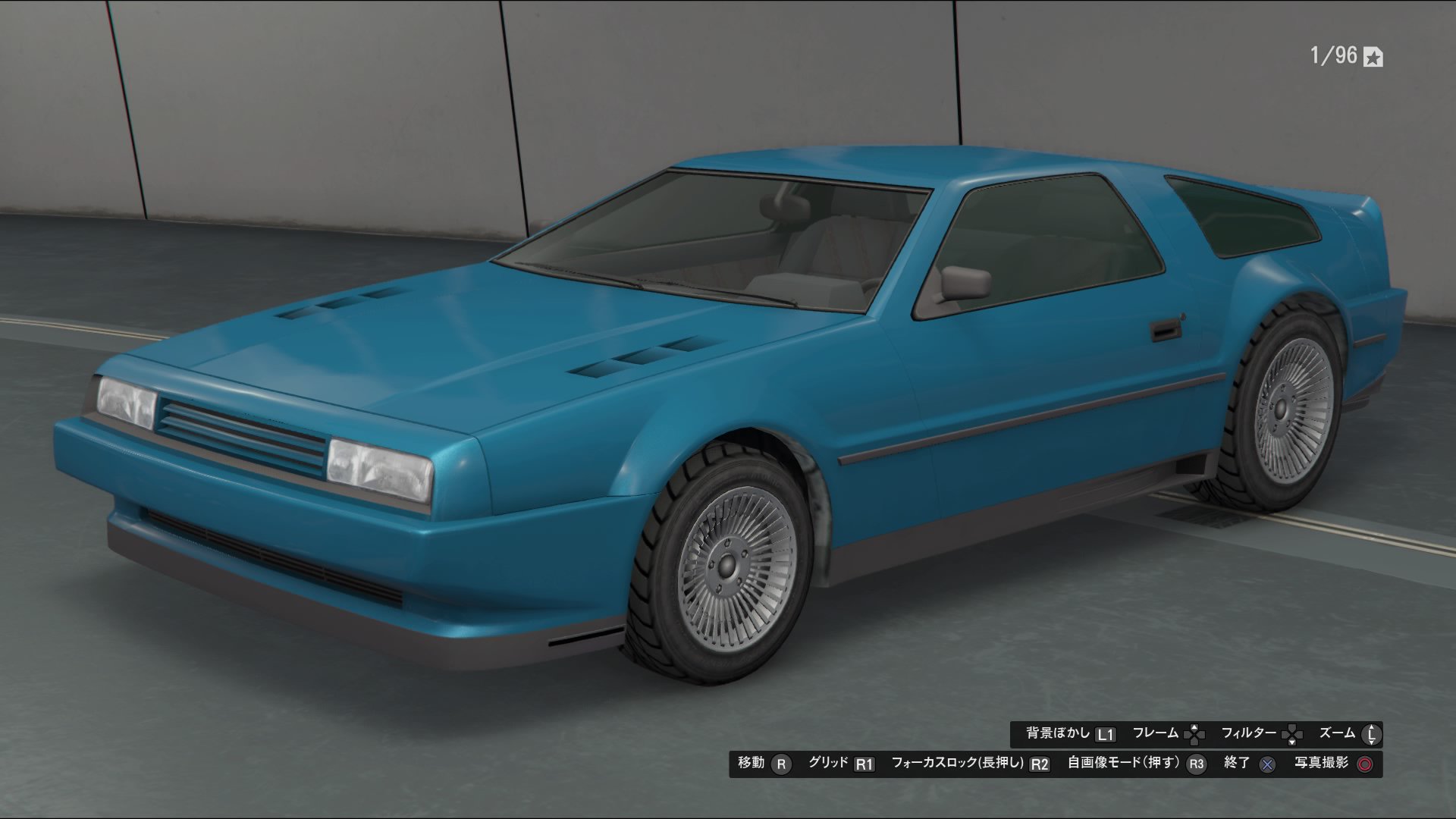This screenshot has width=1456, height=819.
Task: Expand the ズーム control
Action: click(x=1338, y=733)
